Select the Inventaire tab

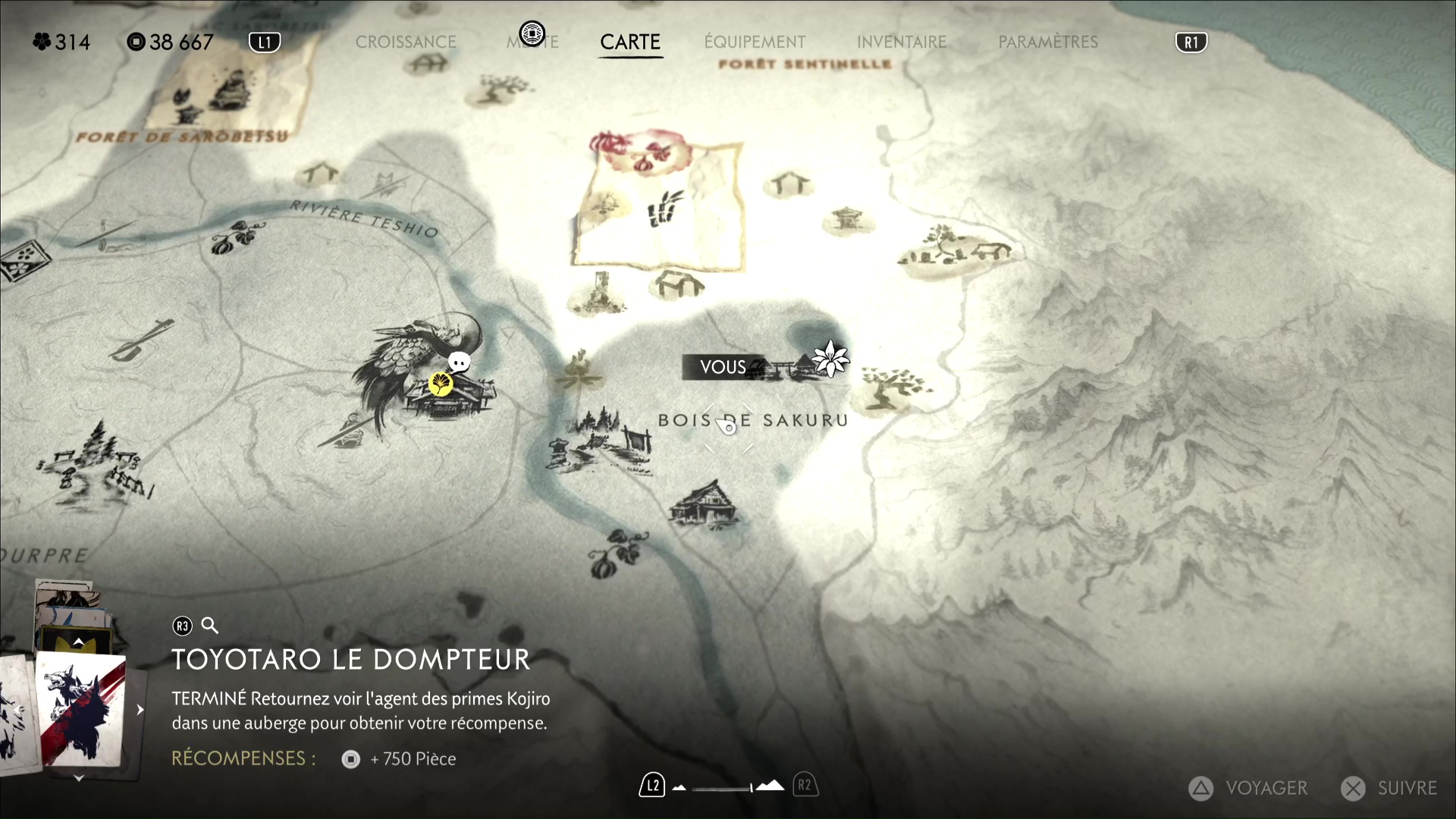click(902, 42)
